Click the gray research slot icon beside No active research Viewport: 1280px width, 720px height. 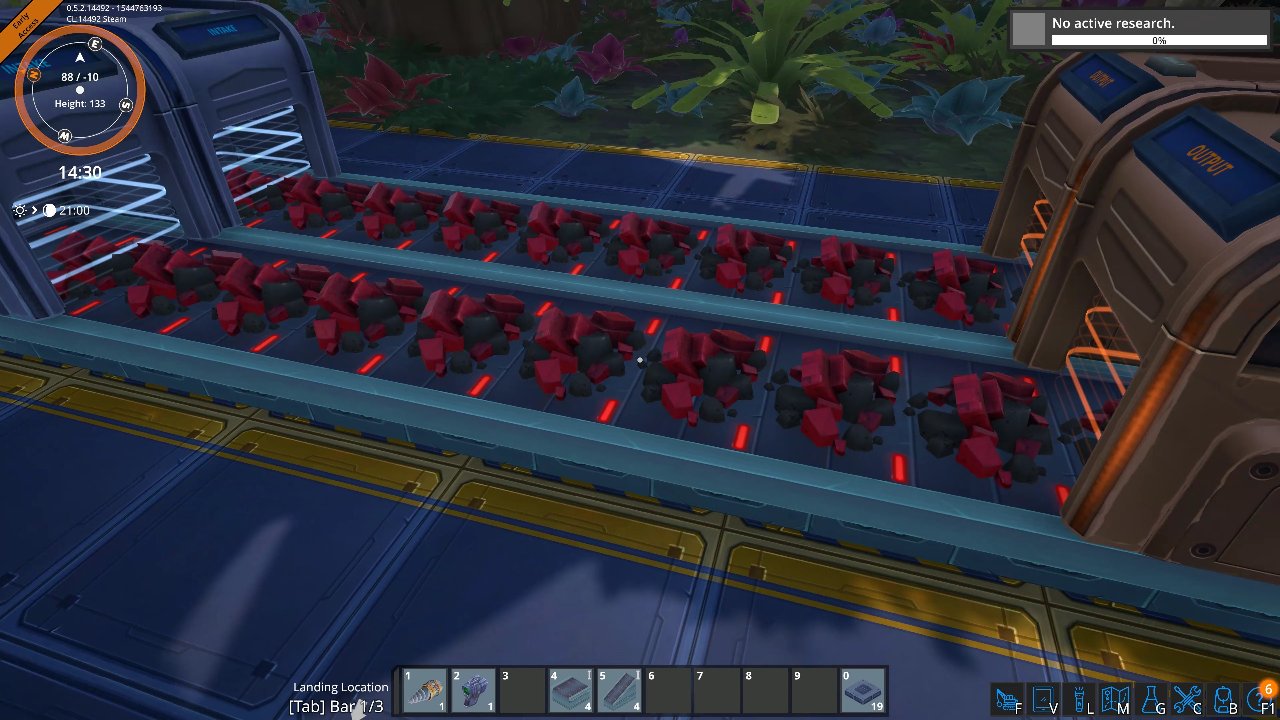1027,29
